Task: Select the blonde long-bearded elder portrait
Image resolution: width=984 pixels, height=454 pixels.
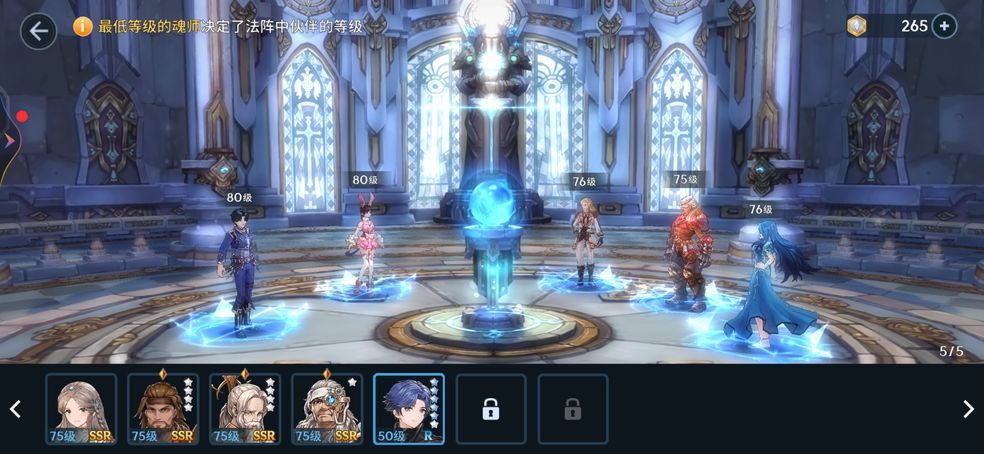Action: tap(245, 408)
